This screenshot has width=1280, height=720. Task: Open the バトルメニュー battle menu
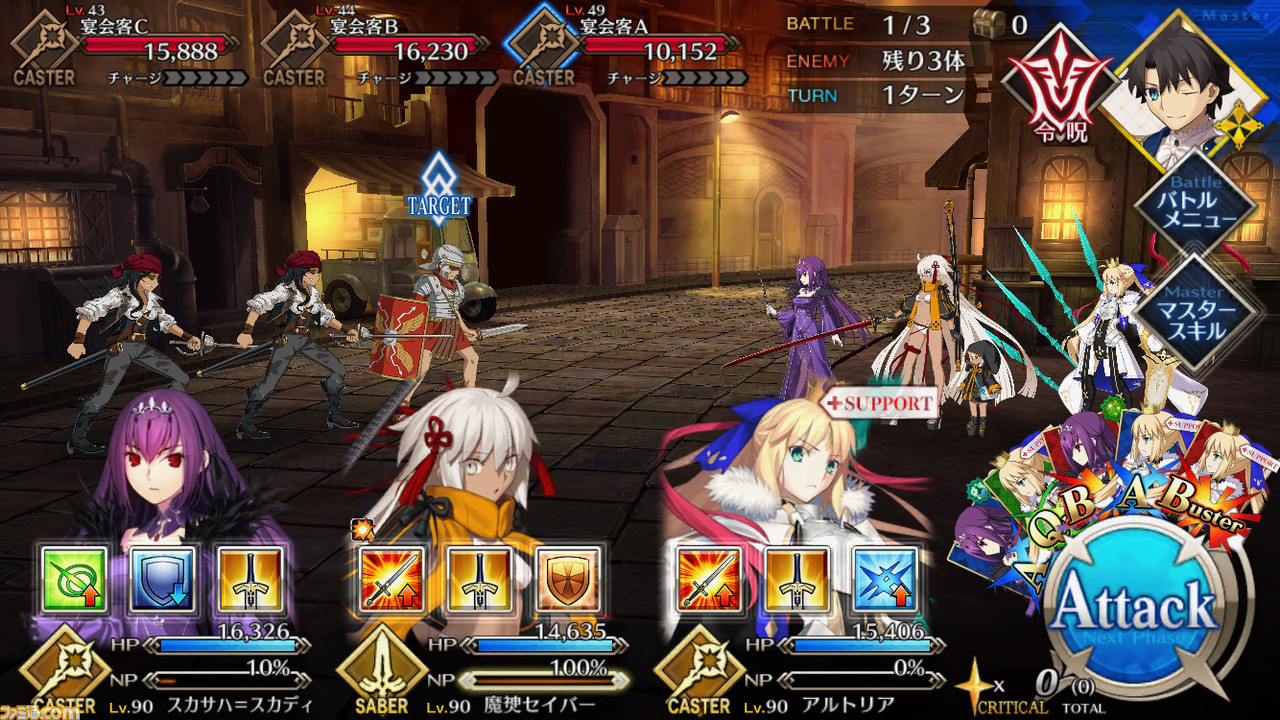point(1195,205)
